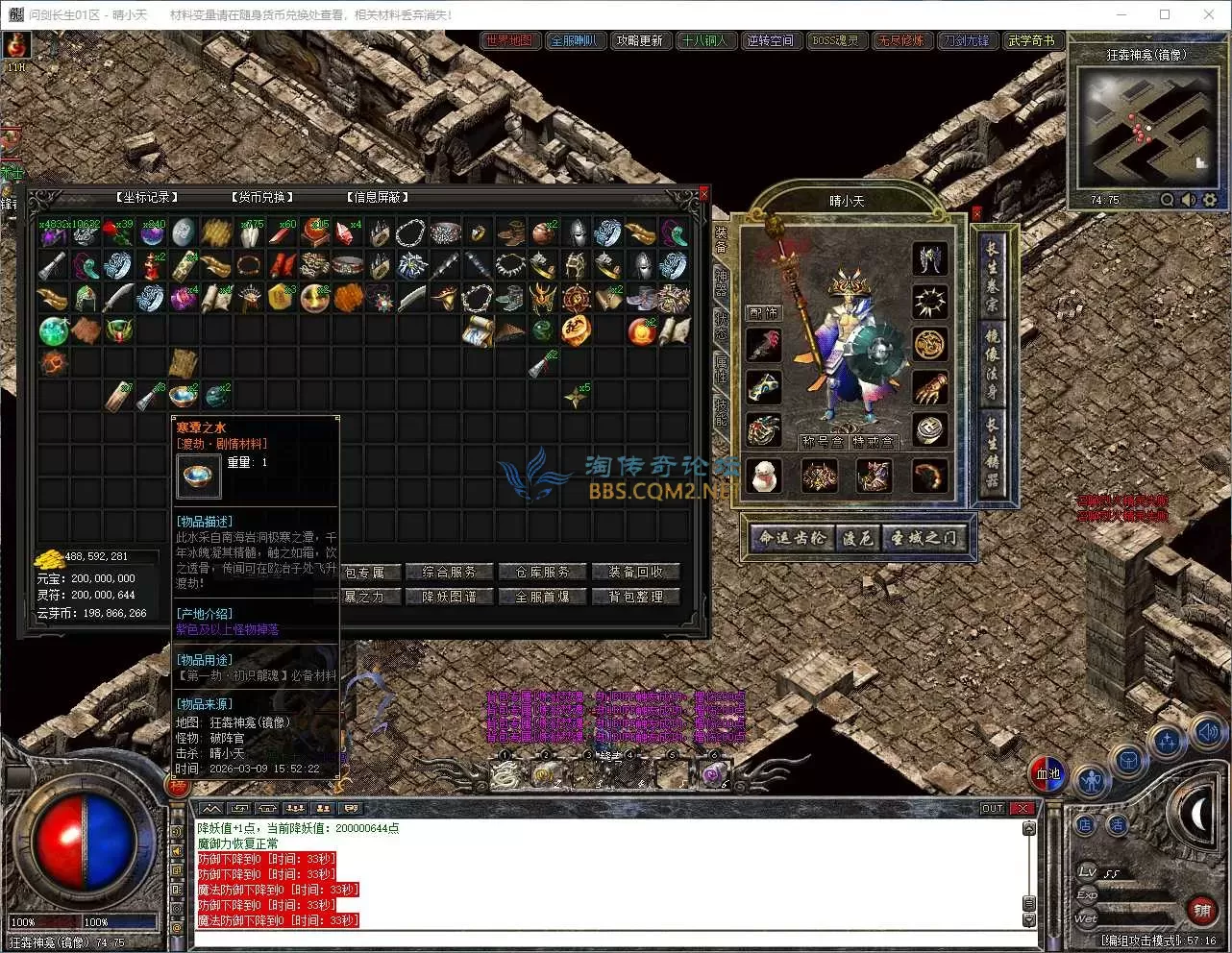
Task: Switch to the 属性 attributes tab
Action: click(x=722, y=366)
